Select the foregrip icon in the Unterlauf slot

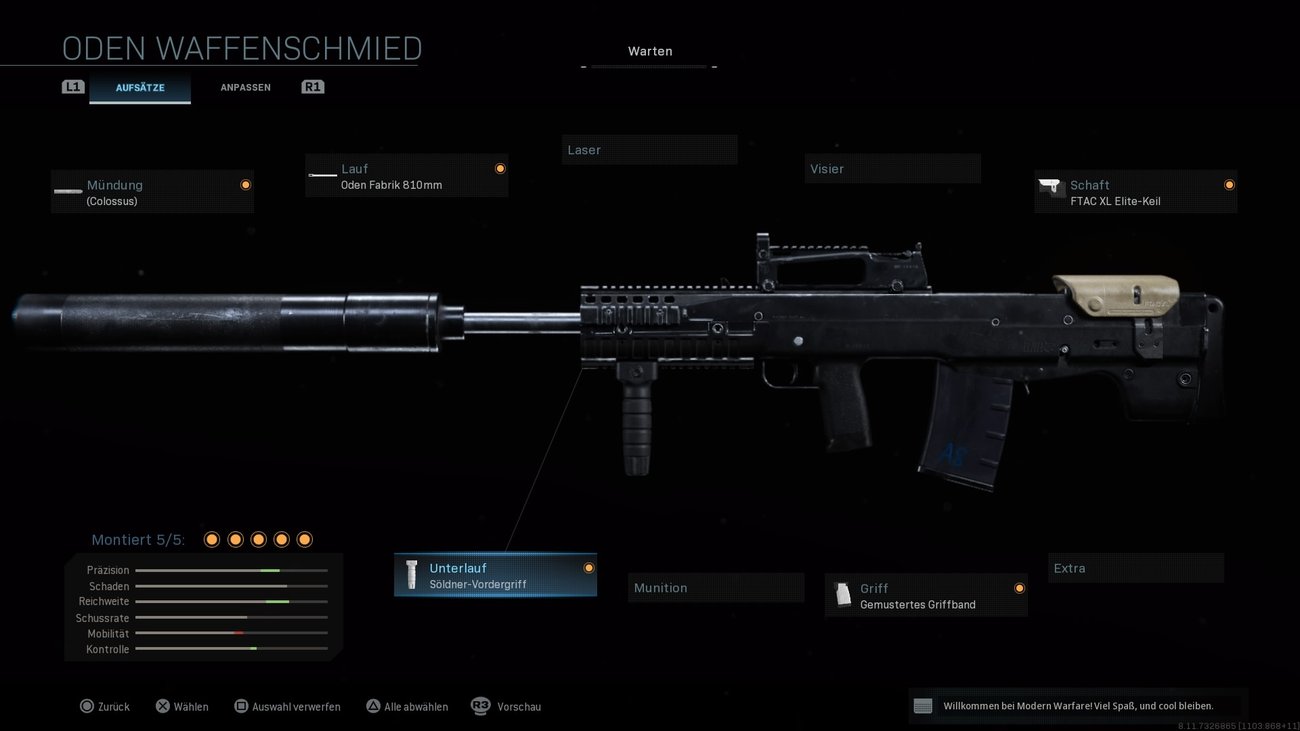(x=412, y=574)
